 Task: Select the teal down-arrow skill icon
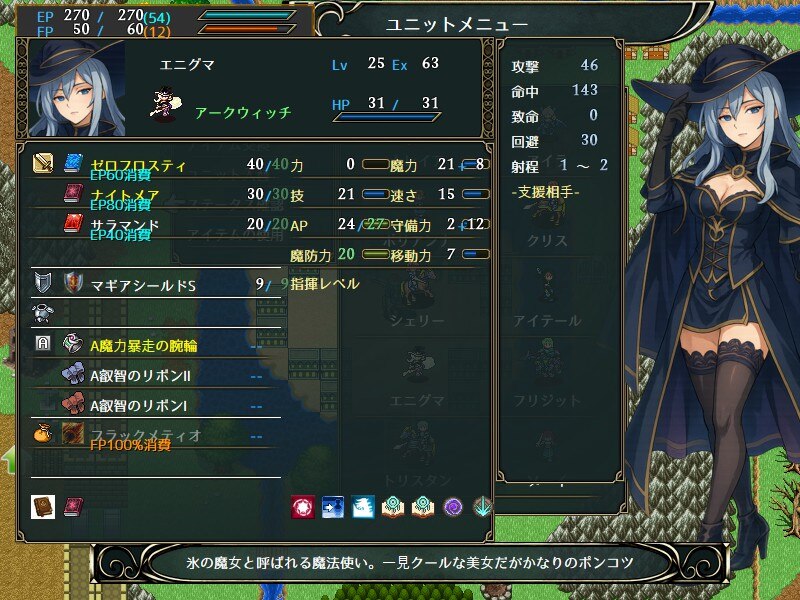(x=482, y=507)
